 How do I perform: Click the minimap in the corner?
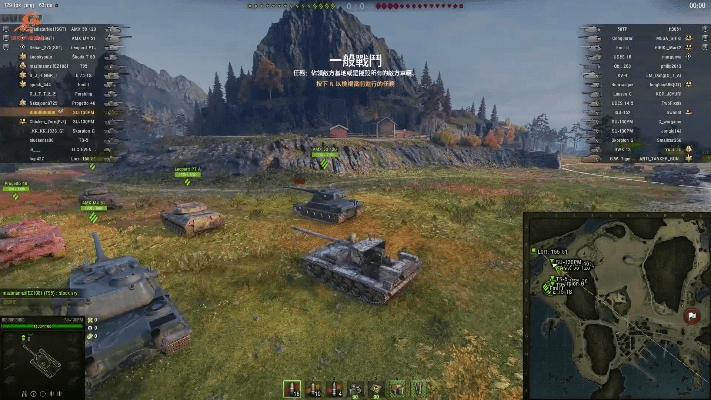pyautogui.click(x=617, y=306)
